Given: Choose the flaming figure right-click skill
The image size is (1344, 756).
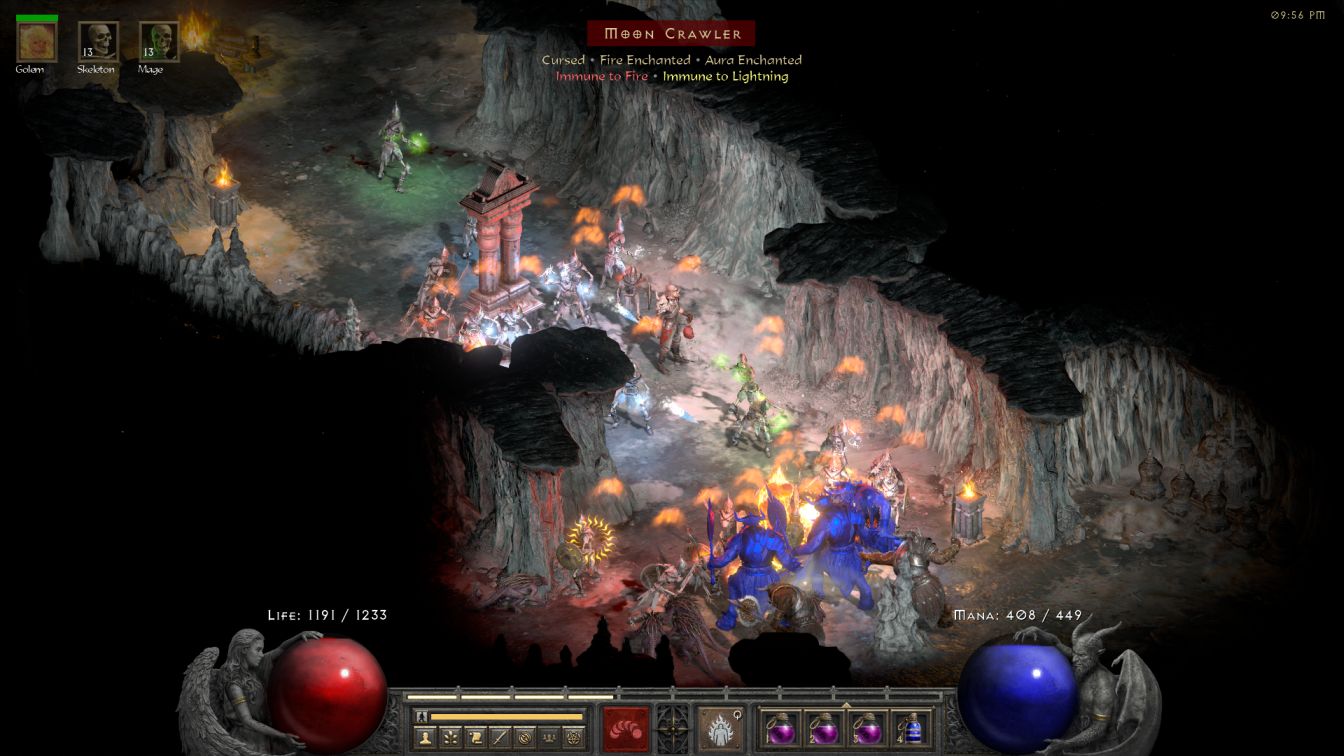Looking at the screenshot, I should (719, 728).
